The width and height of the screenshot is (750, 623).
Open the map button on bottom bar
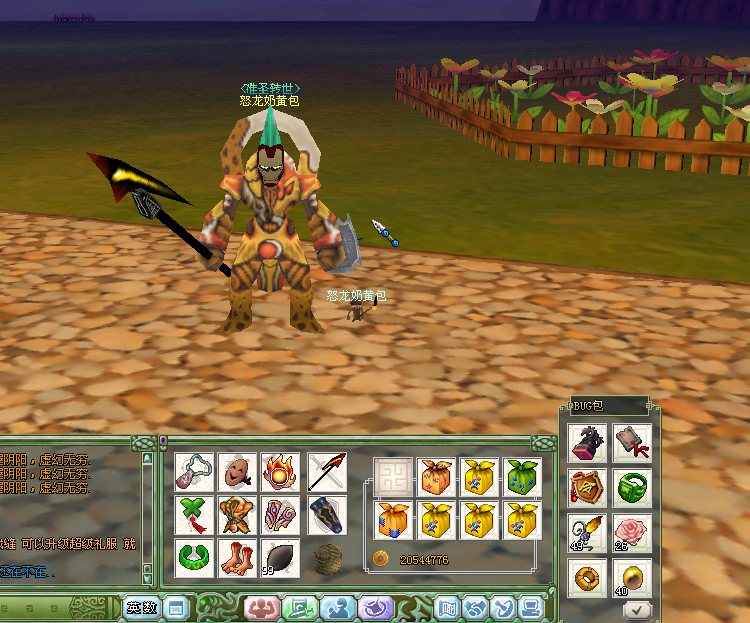(447, 607)
